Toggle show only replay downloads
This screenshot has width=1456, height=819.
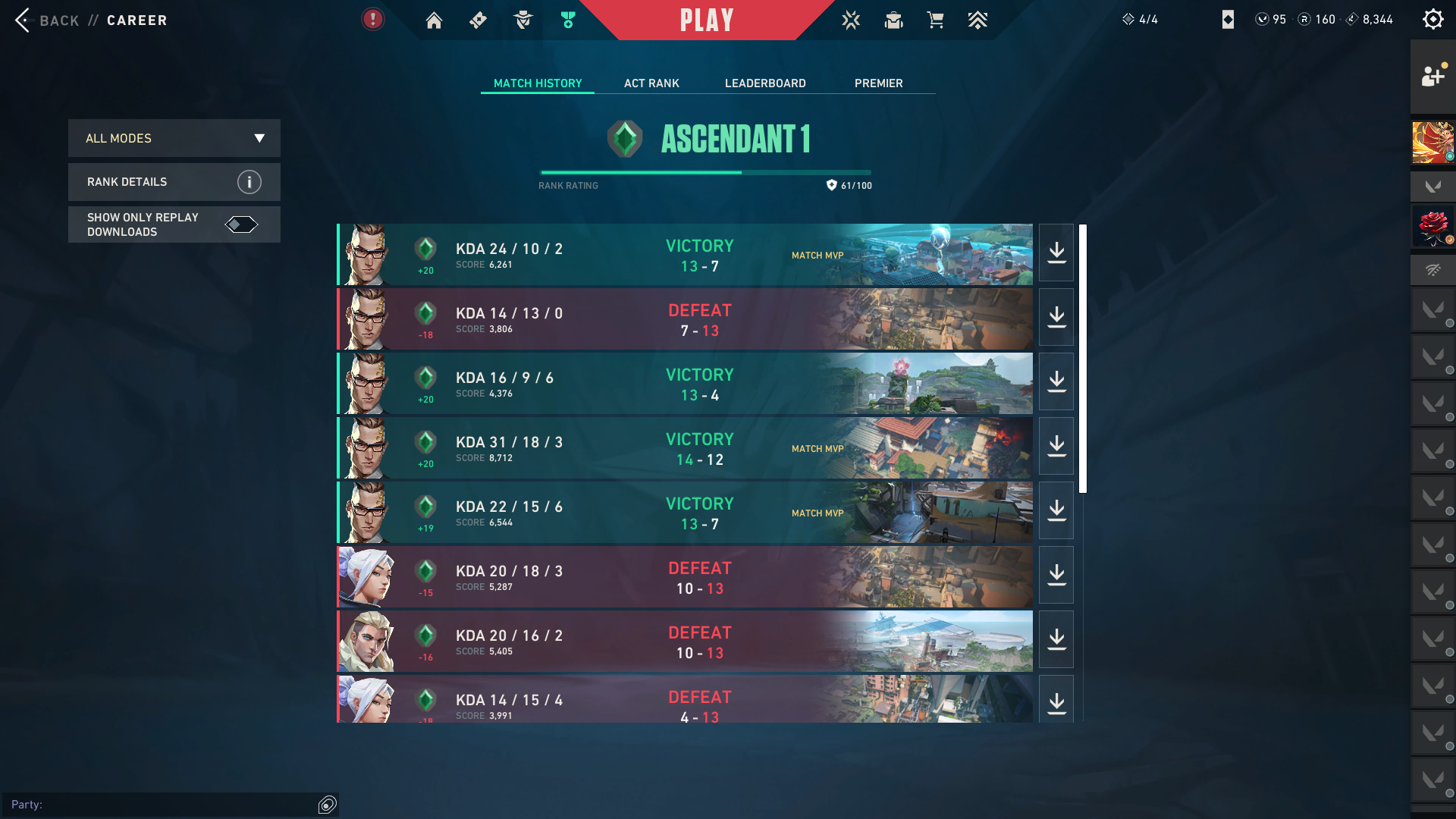coord(241,224)
